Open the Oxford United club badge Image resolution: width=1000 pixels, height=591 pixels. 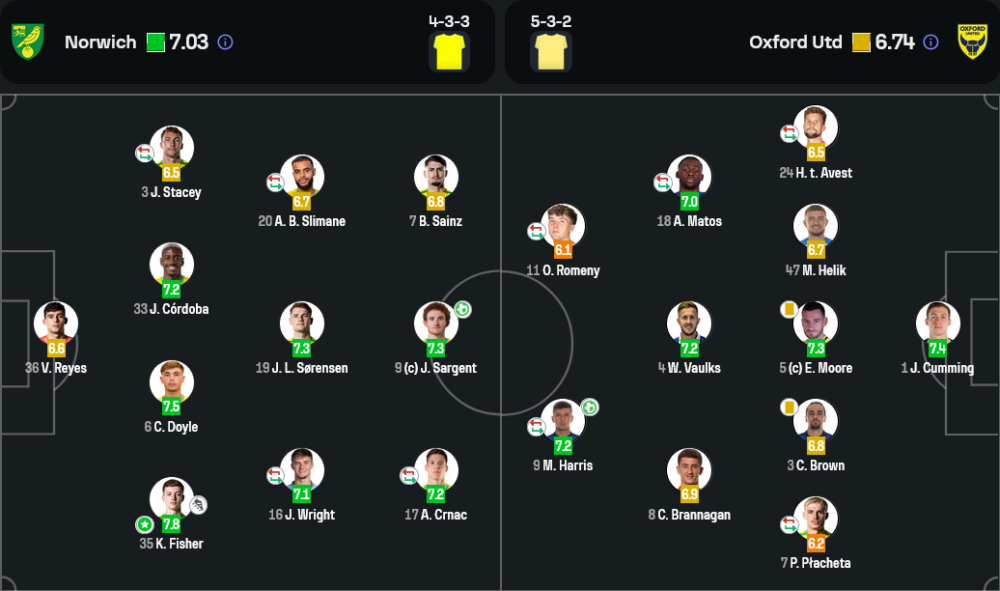[972, 41]
